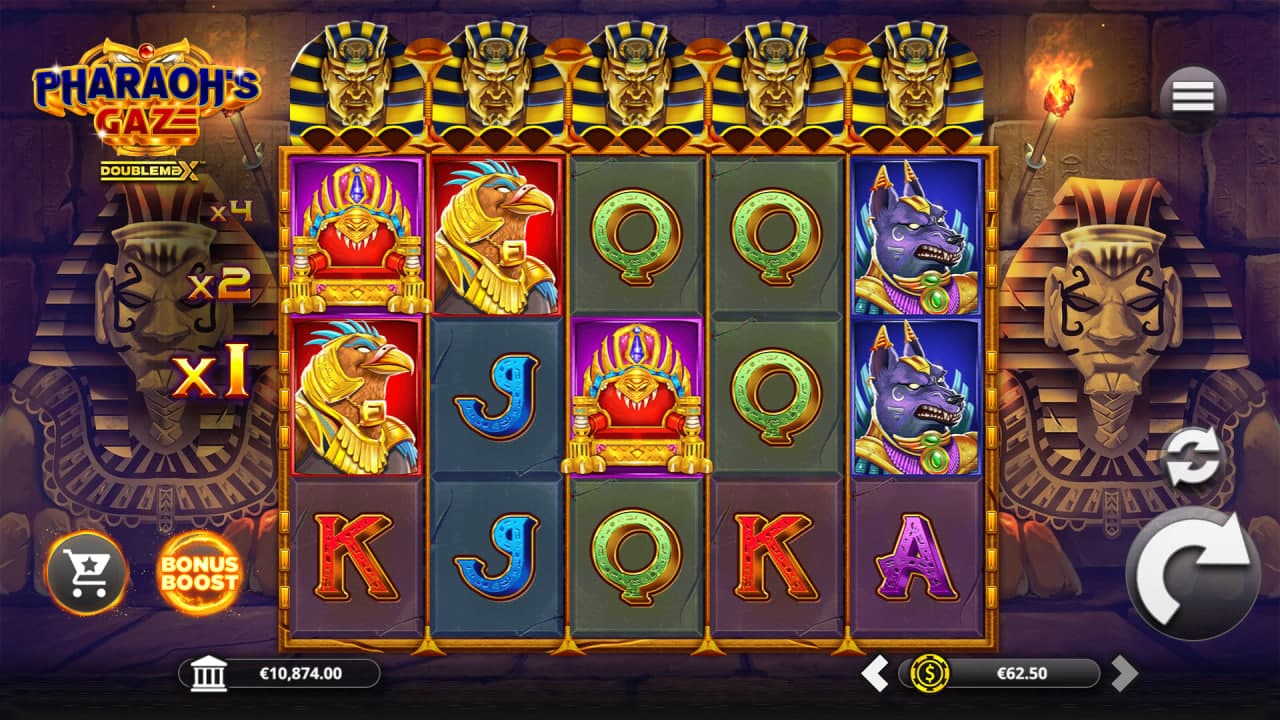Decrease the bet with the left arrow
The height and width of the screenshot is (720, 1280).
point(875,673)
